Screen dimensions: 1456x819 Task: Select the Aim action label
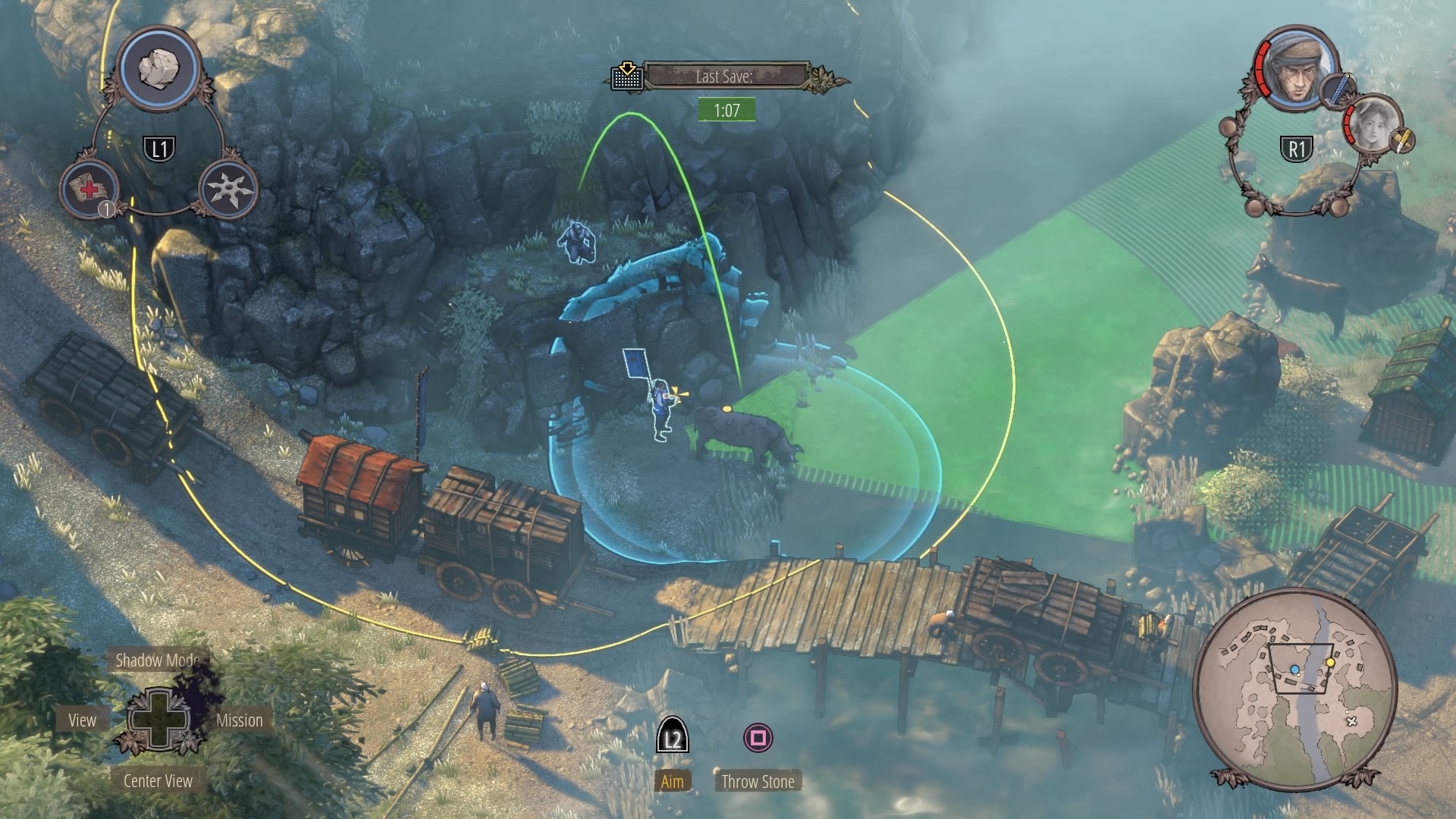[x=672, y=782]
